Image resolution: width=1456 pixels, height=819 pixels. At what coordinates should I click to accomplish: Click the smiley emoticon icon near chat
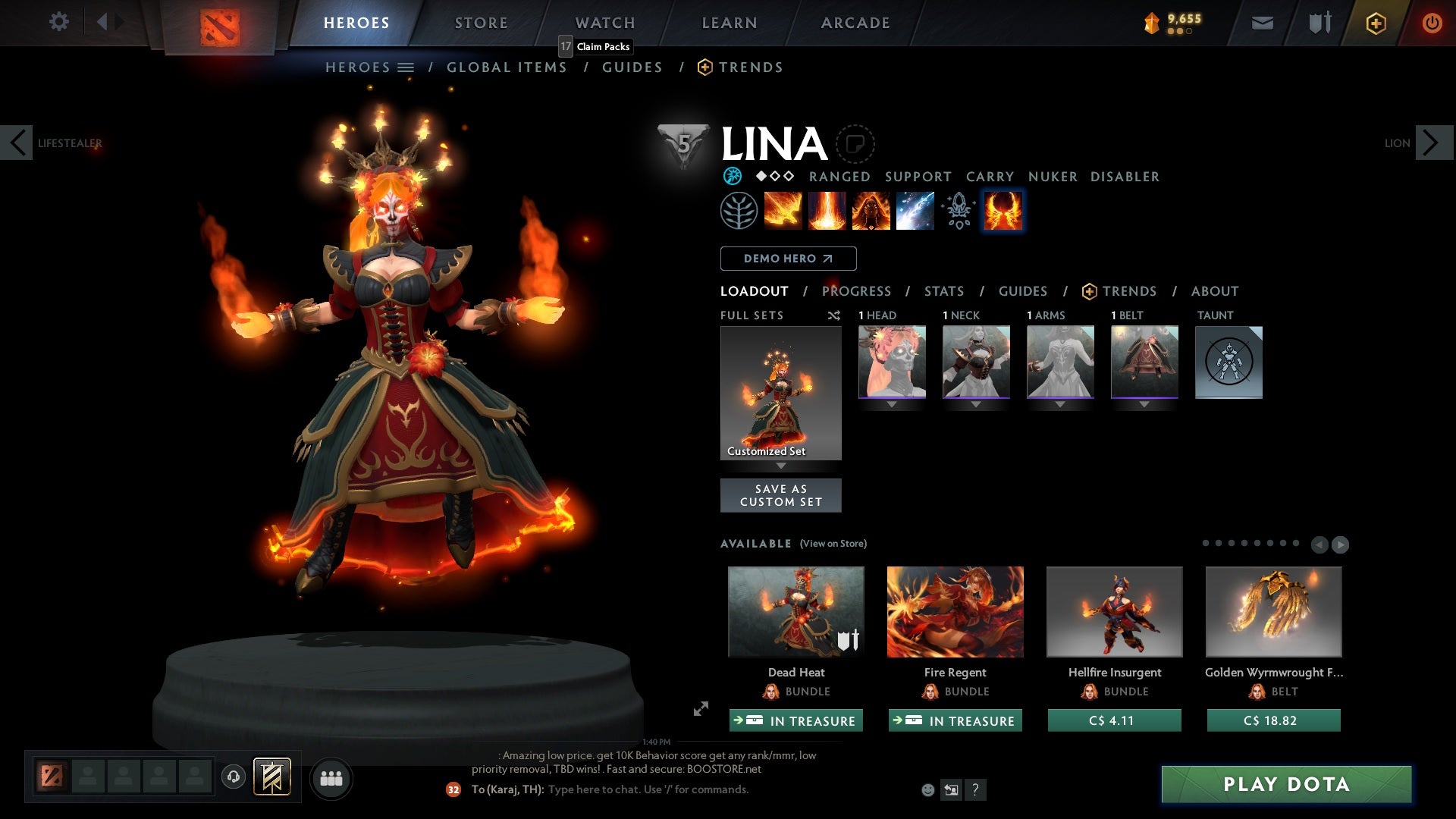click(927, 789)
